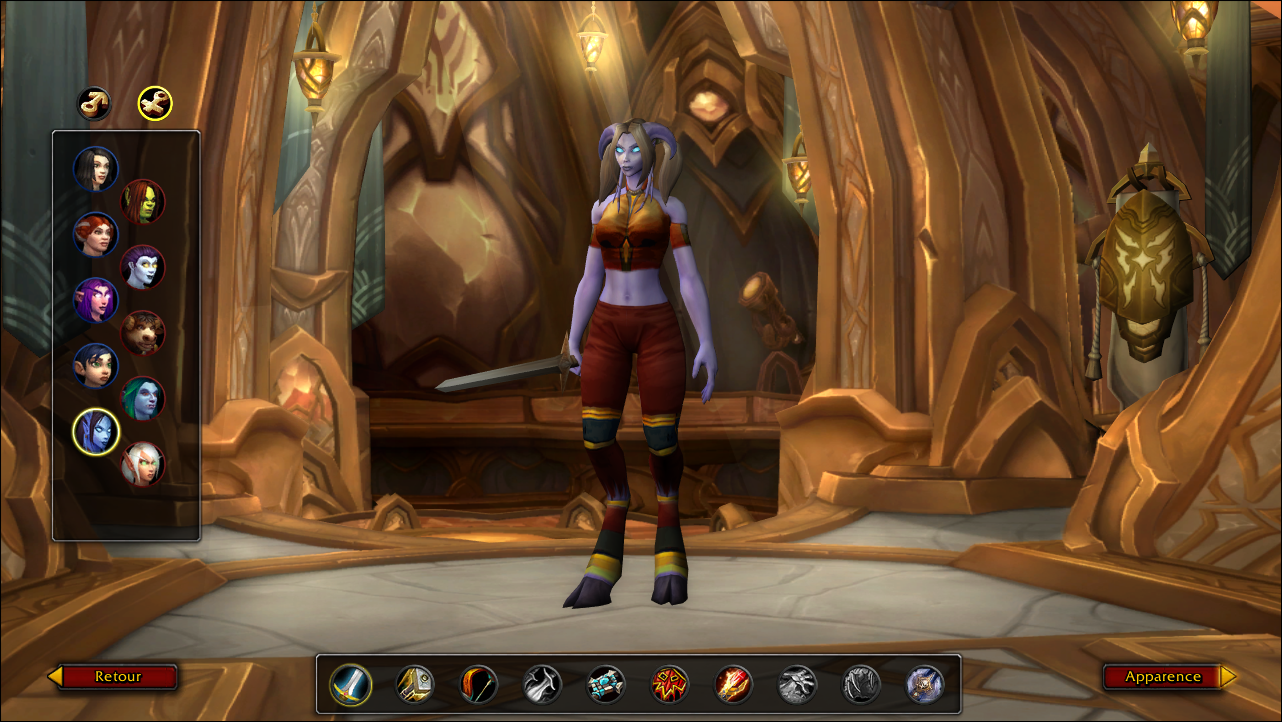The image size is (1282, 722).
Task: Select the Warrior class sword icon
Action: 351,685
